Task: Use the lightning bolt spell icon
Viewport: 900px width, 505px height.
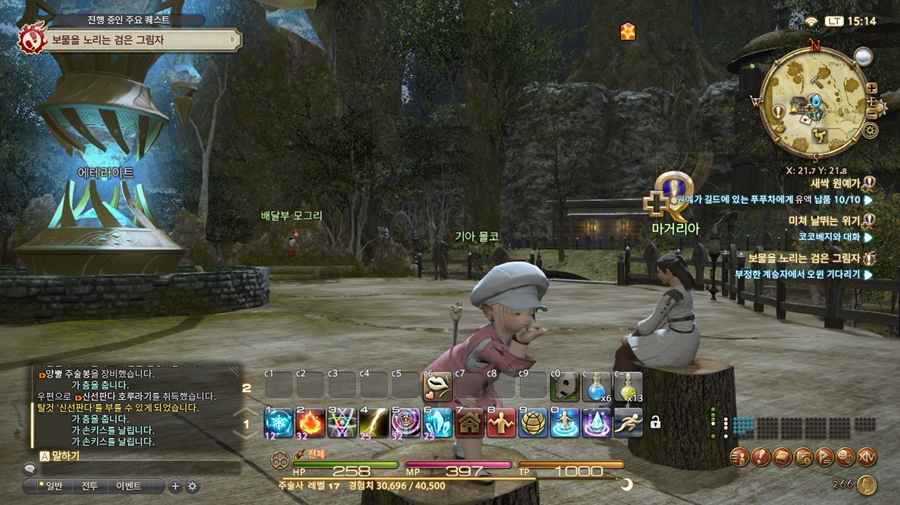Action: (375, 422)
